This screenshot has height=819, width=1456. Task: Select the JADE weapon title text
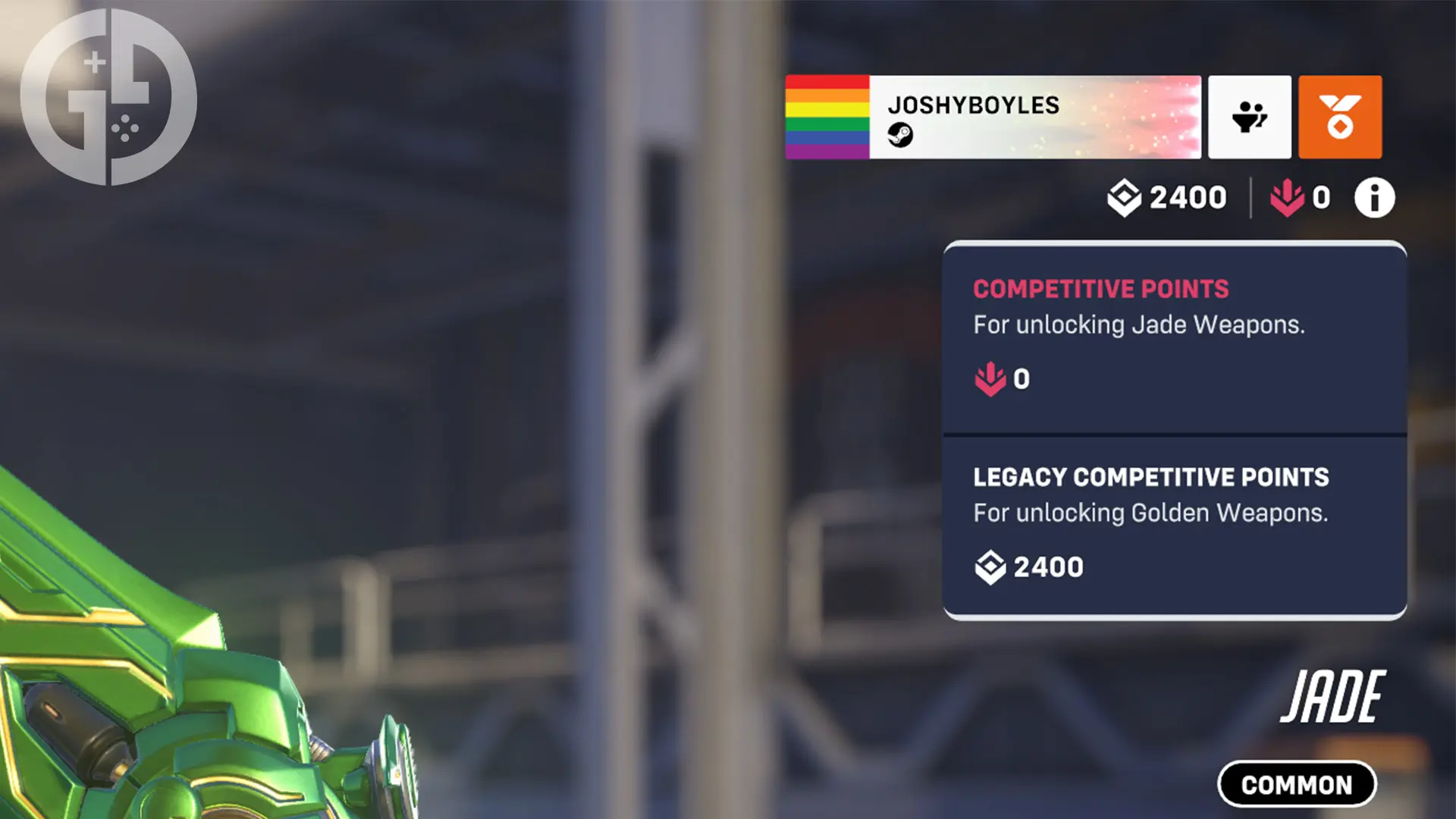click(x=1331, y=694)
